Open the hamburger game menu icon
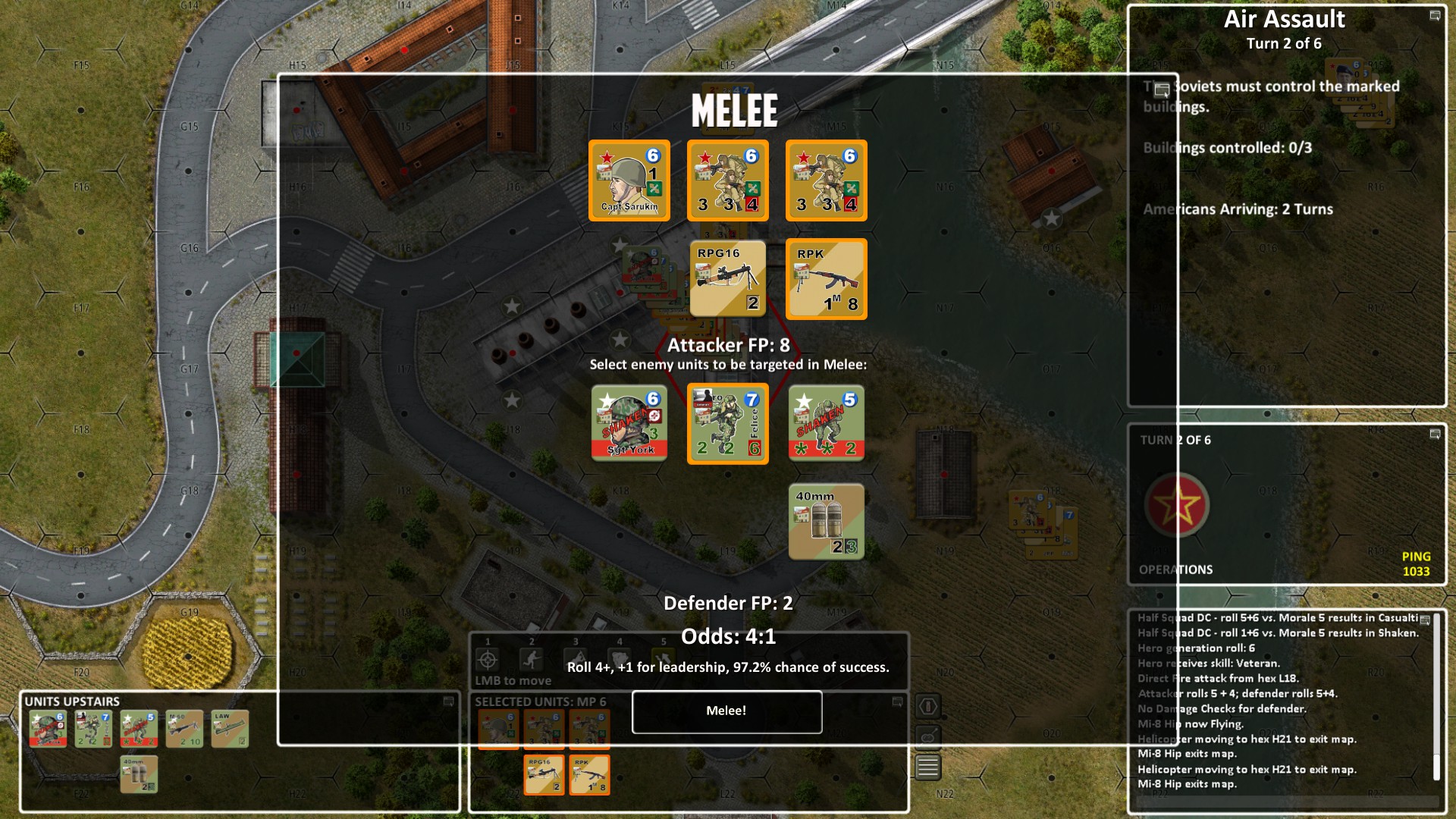1456x819 pixels. (x=927, y=766)
